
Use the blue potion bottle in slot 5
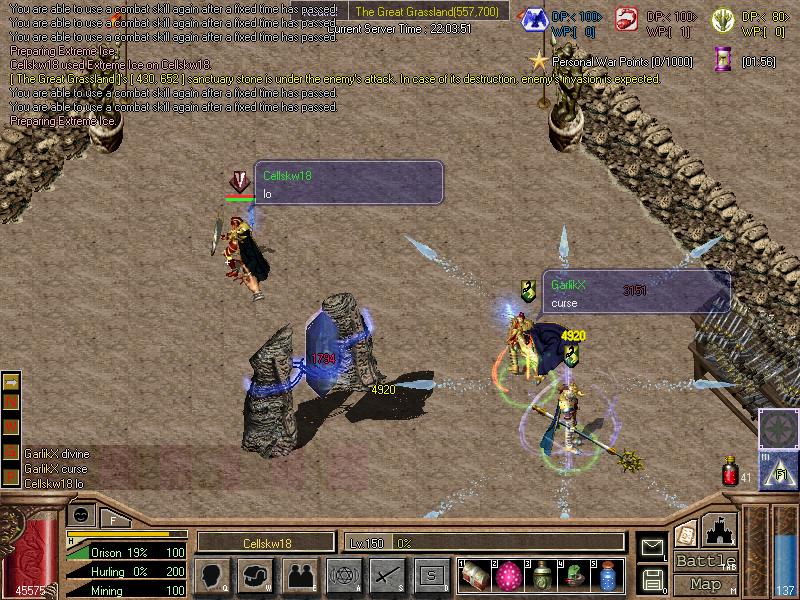(x=607, y=576)
